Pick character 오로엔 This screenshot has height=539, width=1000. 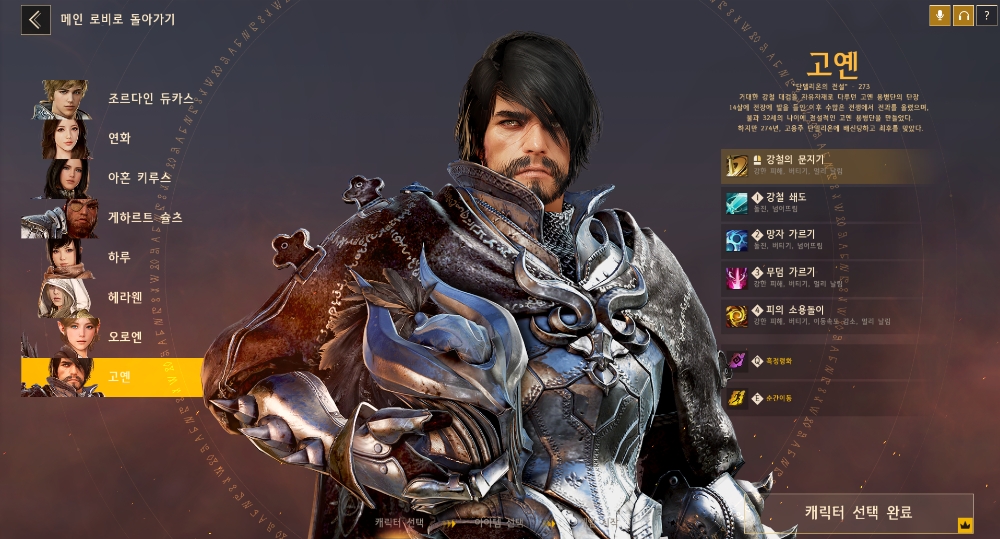[x=112, y=337]
